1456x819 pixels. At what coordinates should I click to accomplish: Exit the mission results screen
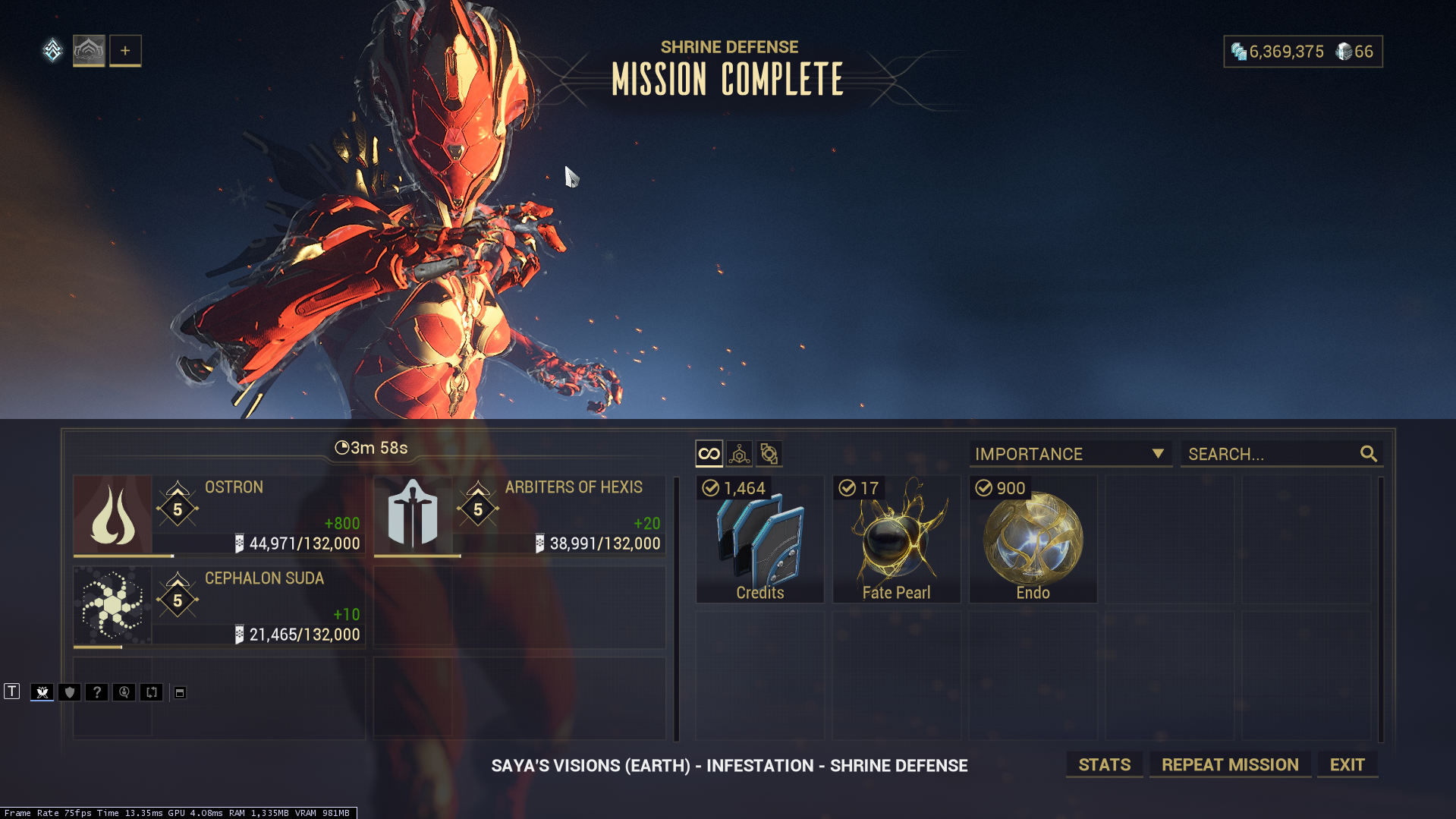(1347, 764)
